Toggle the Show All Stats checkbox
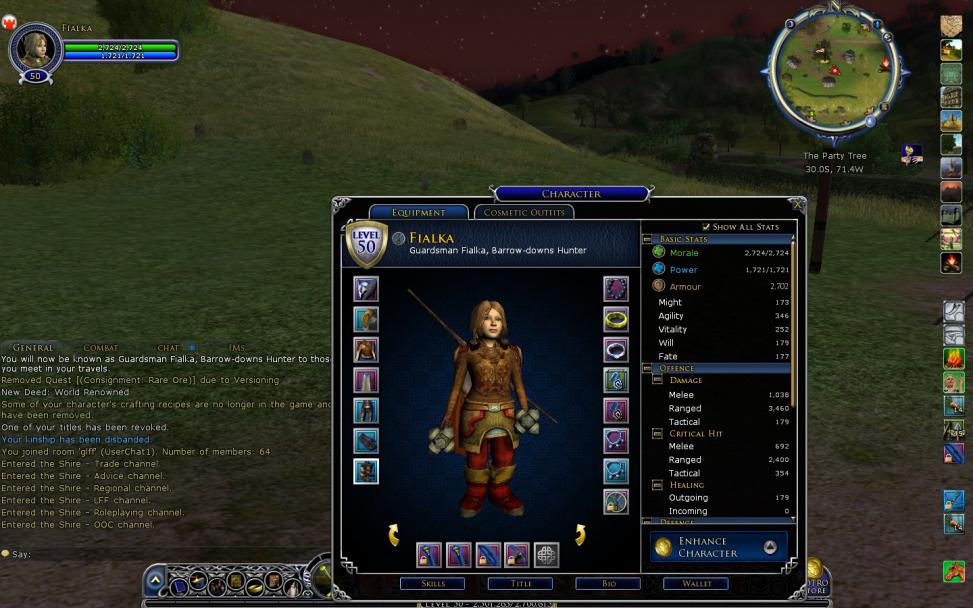 tap(707, 227)
